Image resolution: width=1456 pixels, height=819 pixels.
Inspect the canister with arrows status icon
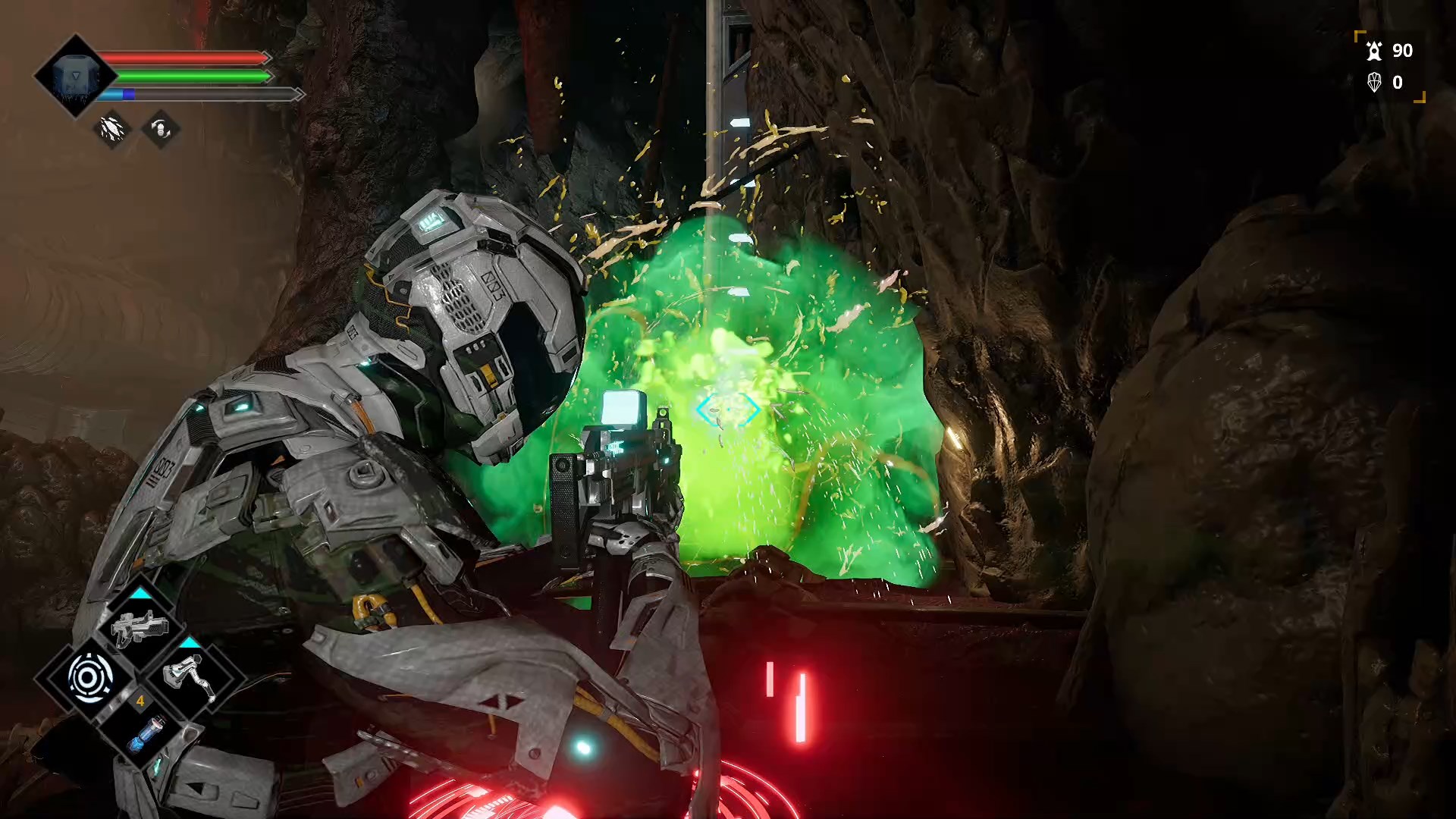point(161,129)
